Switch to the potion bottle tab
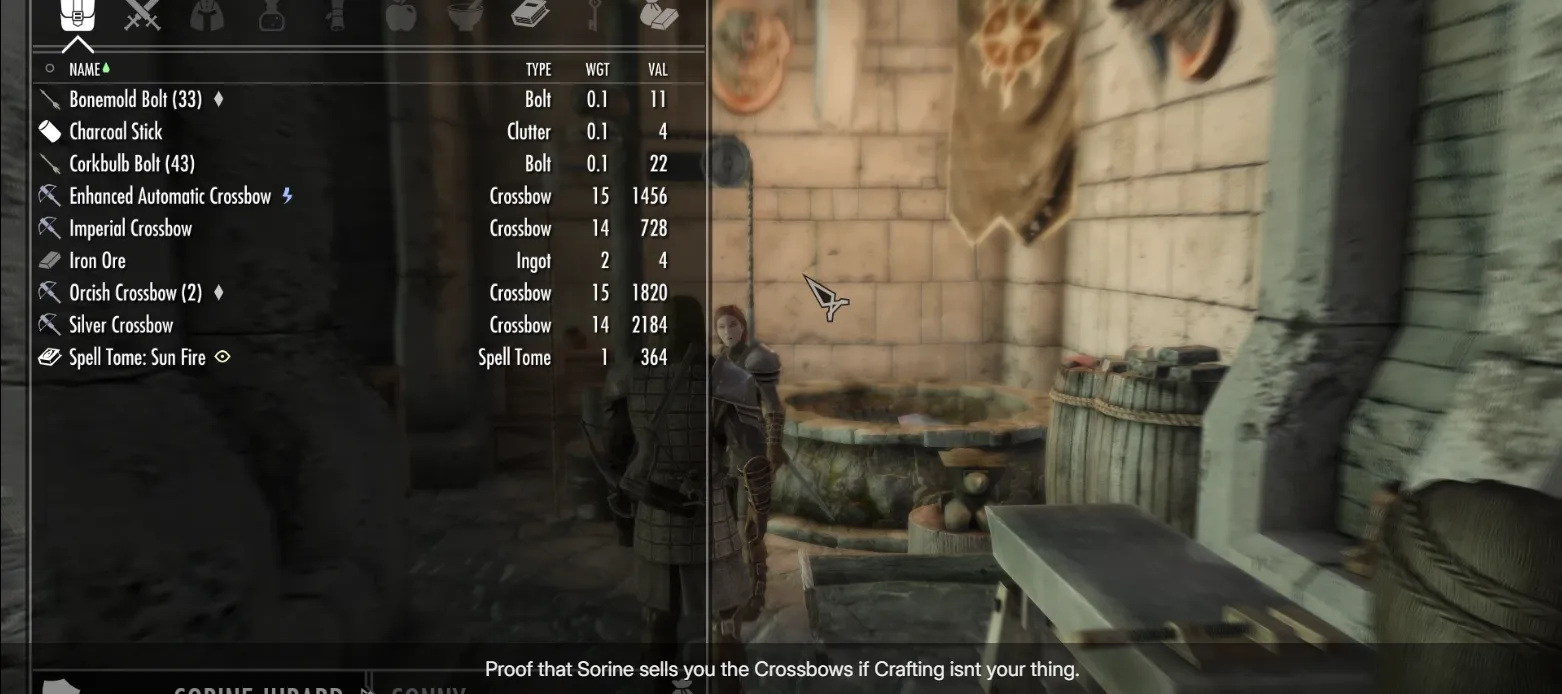 pyautogui.click(x=272, y=15)
